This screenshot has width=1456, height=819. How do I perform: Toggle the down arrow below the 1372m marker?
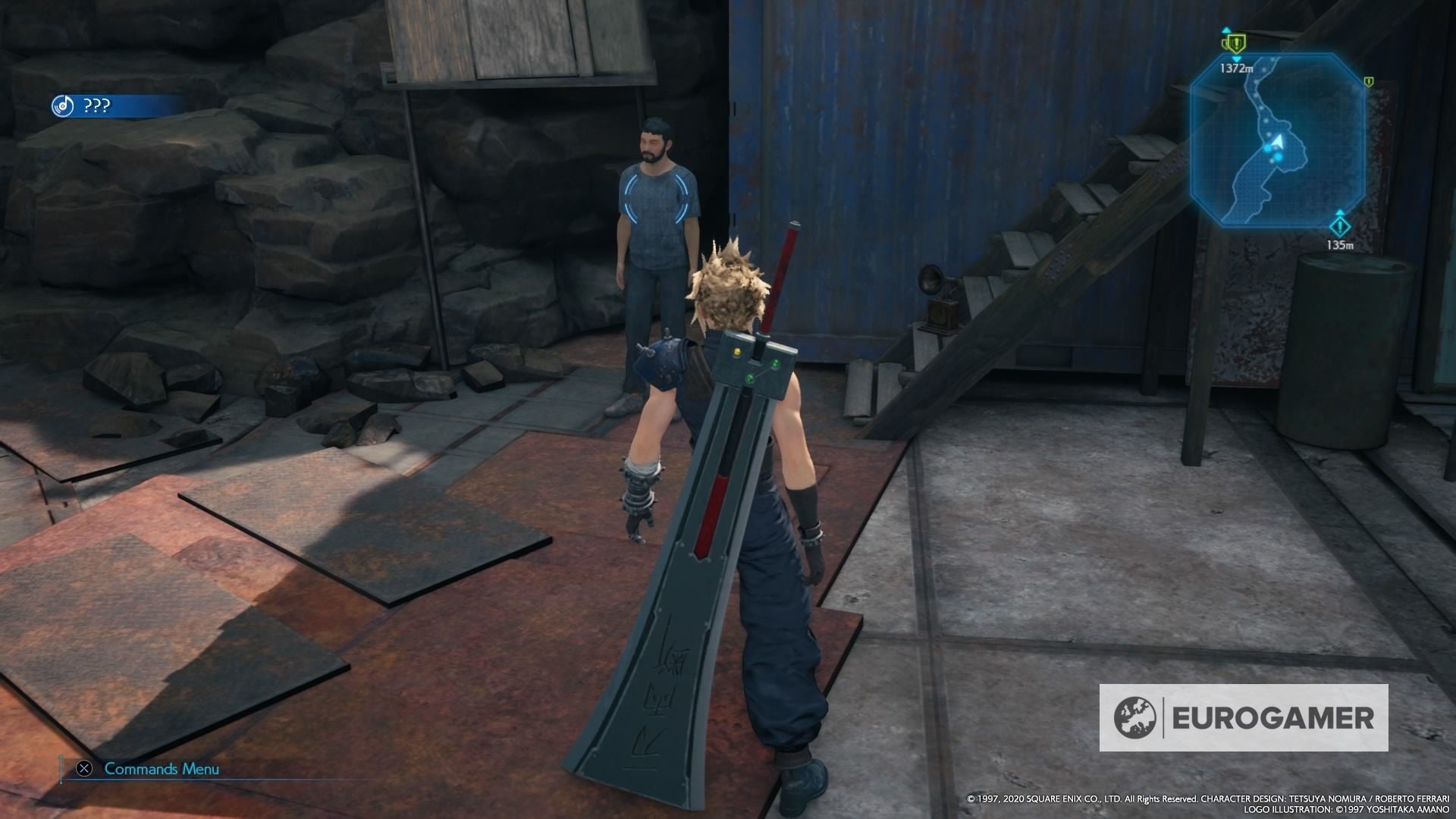tap(1236, 60)
